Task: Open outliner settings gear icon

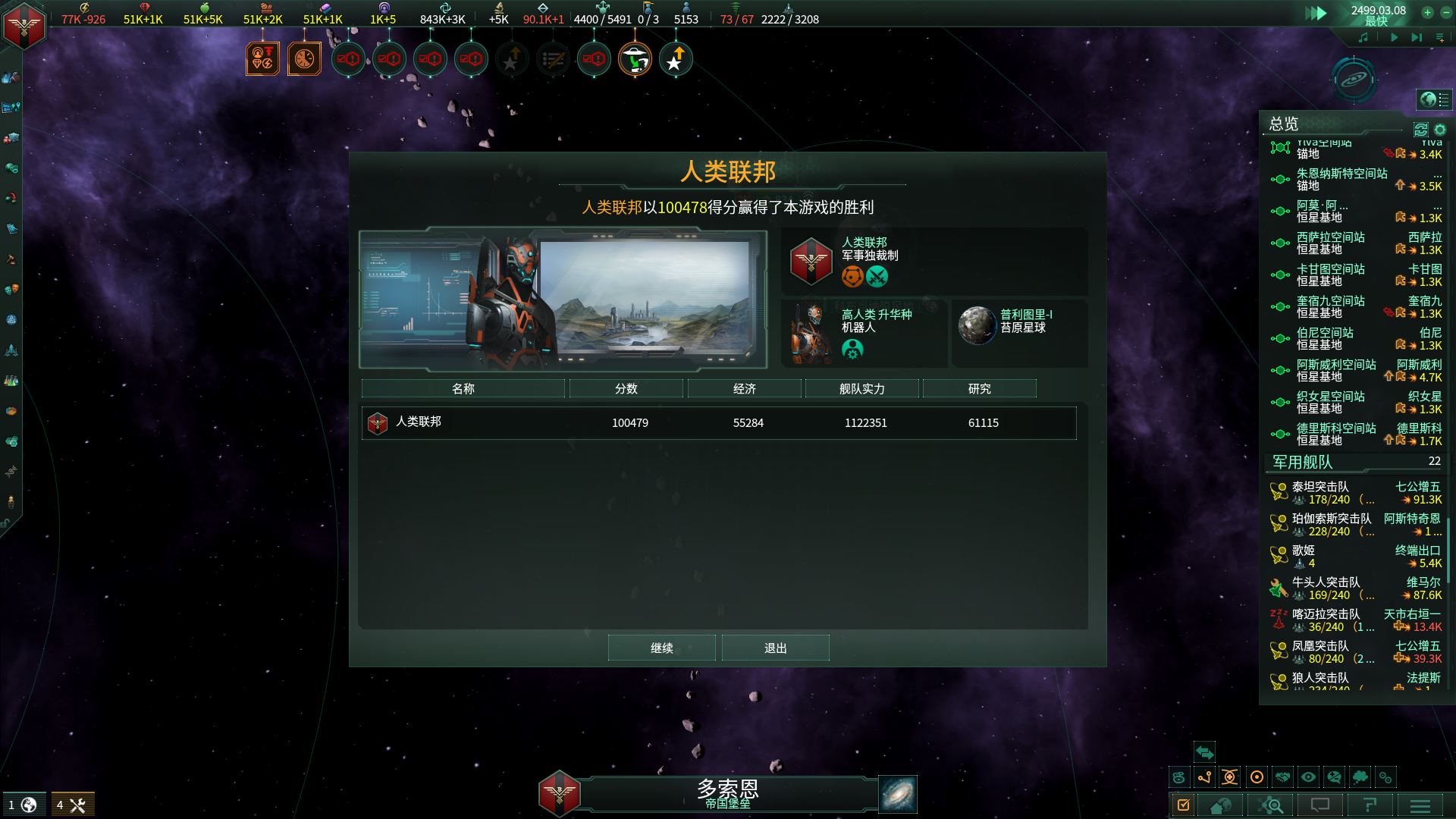Action: 1440,130
